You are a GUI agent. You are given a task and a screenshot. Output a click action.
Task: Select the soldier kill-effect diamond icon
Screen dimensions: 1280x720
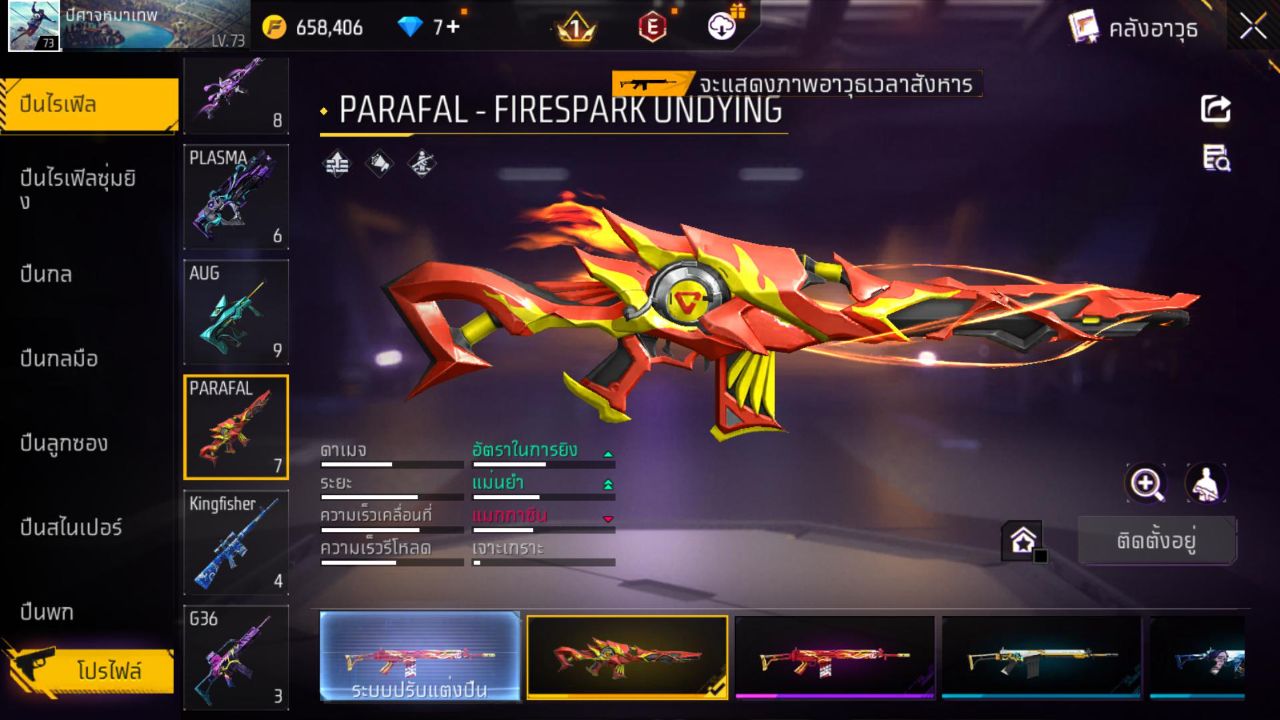(420, 165)
